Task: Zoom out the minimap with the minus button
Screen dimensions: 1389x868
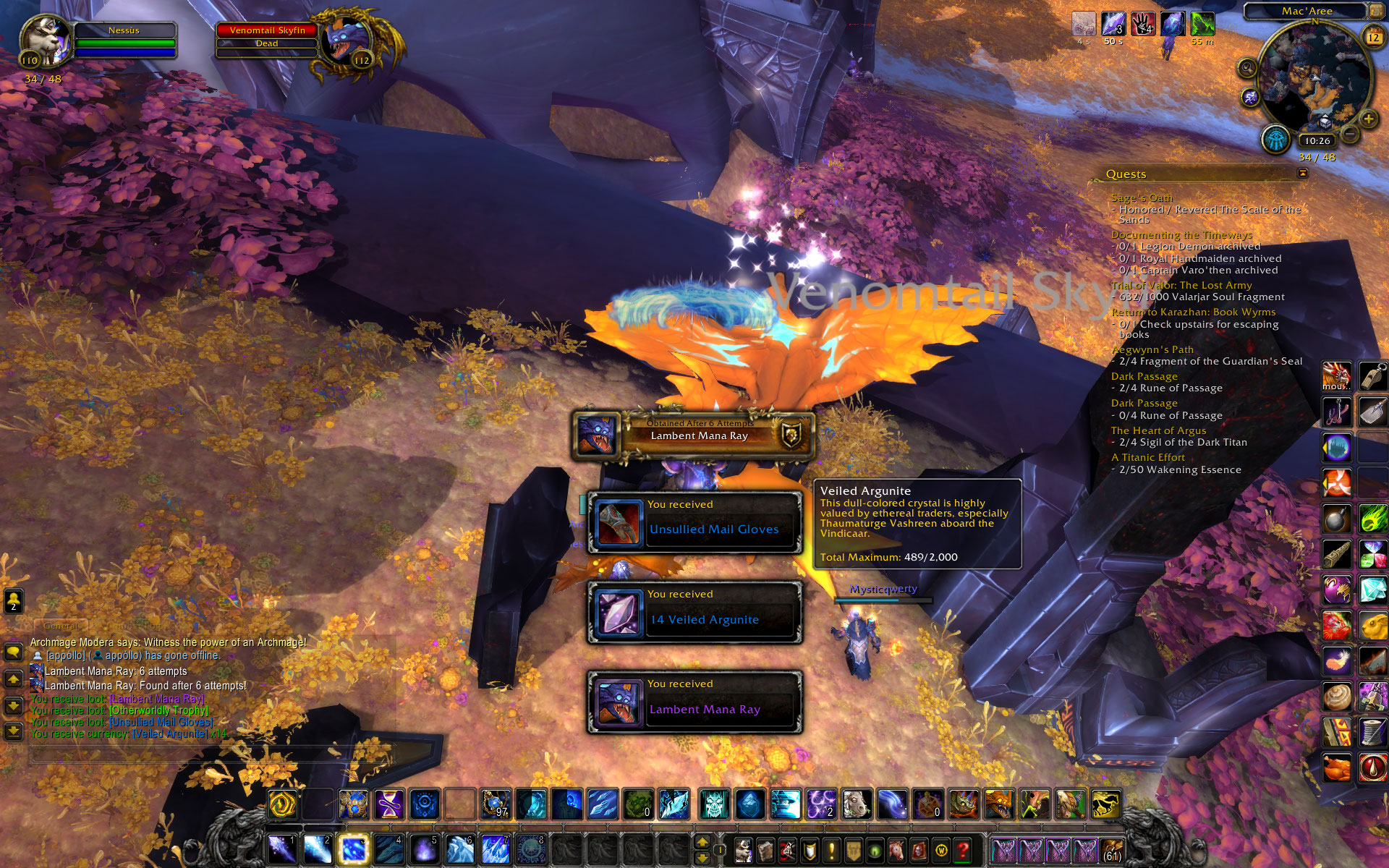Action: point(1349,134)
